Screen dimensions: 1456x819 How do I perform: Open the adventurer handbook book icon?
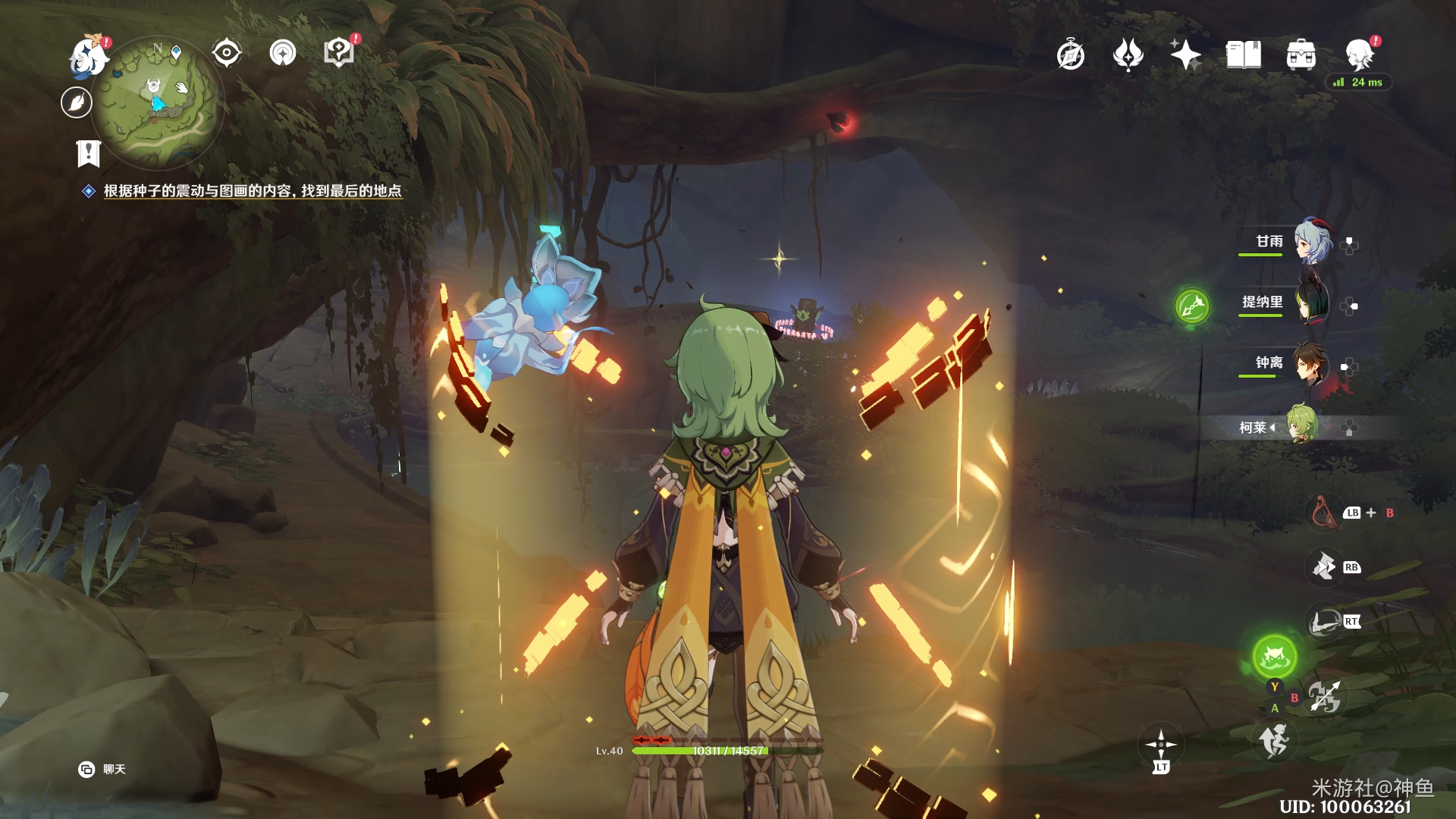pos(1243,55)
